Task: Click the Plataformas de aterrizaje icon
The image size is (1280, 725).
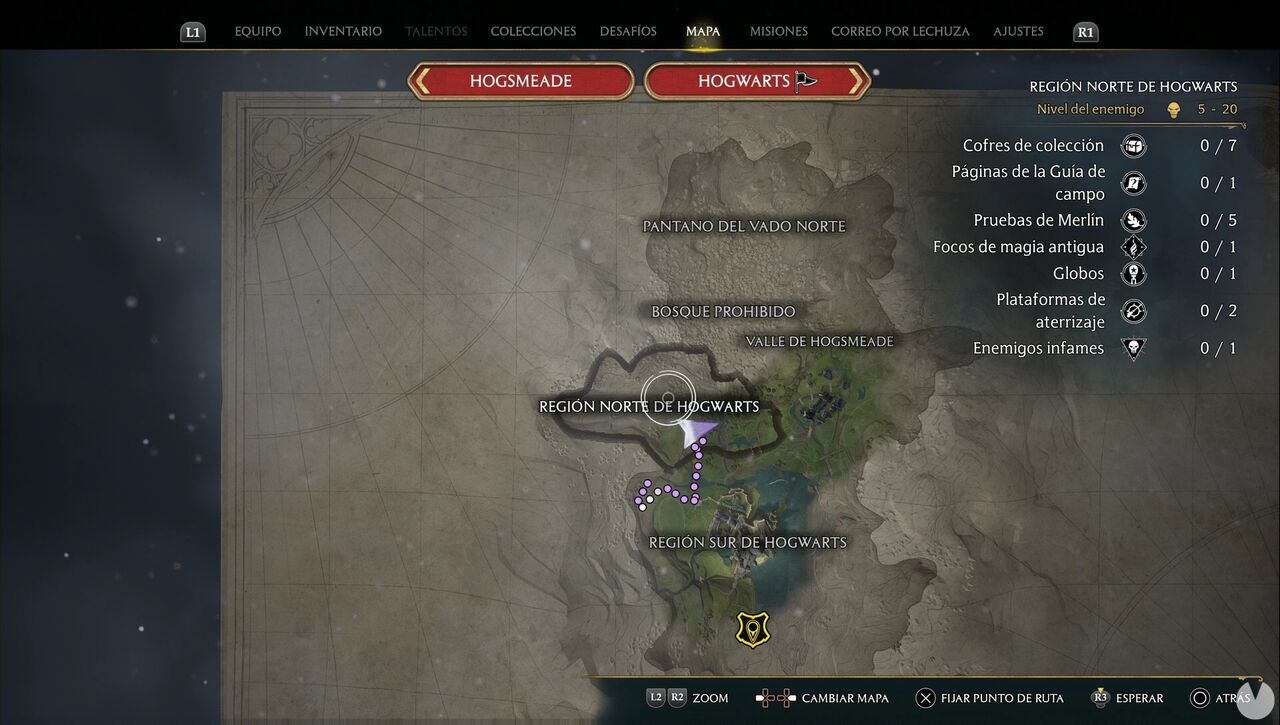Action: click(x=1133, y=311)
